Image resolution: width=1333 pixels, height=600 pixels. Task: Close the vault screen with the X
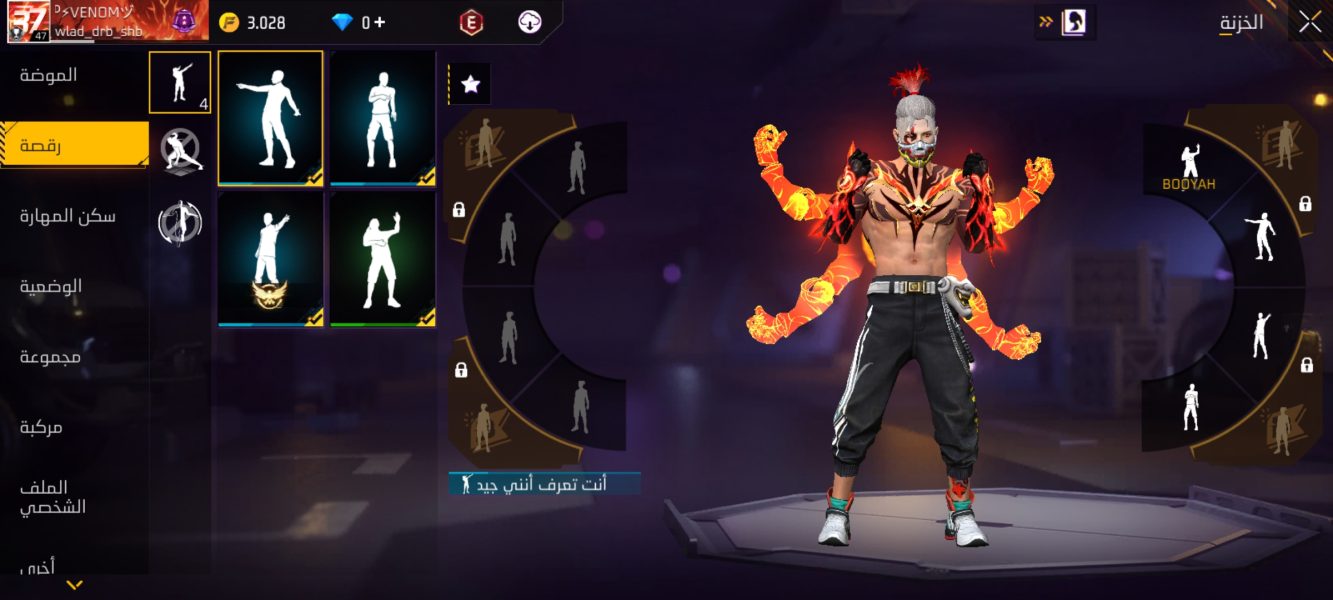pyautogui.click(x=1309, y=23)
